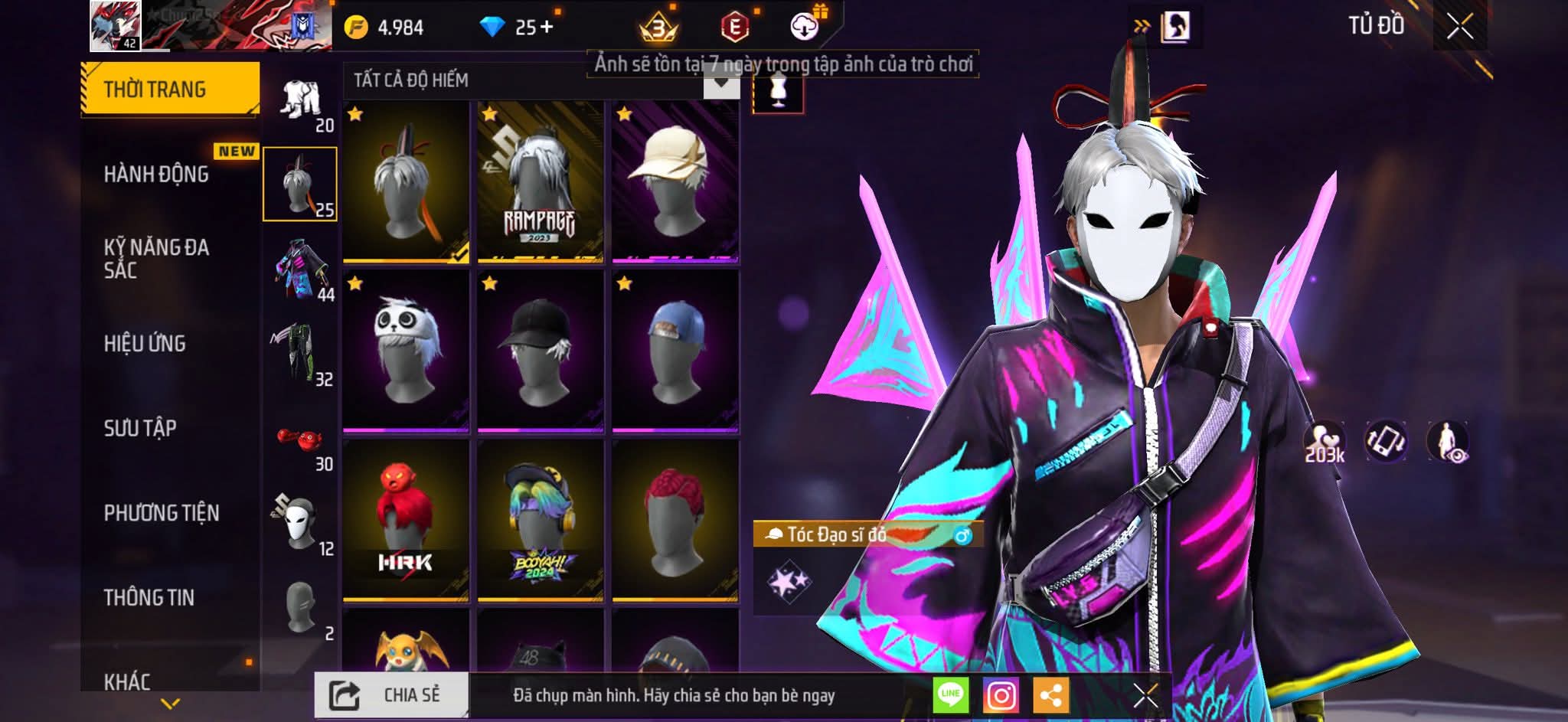Open the white mask subcategory
1568x722 pixels.
pos(302,524)
